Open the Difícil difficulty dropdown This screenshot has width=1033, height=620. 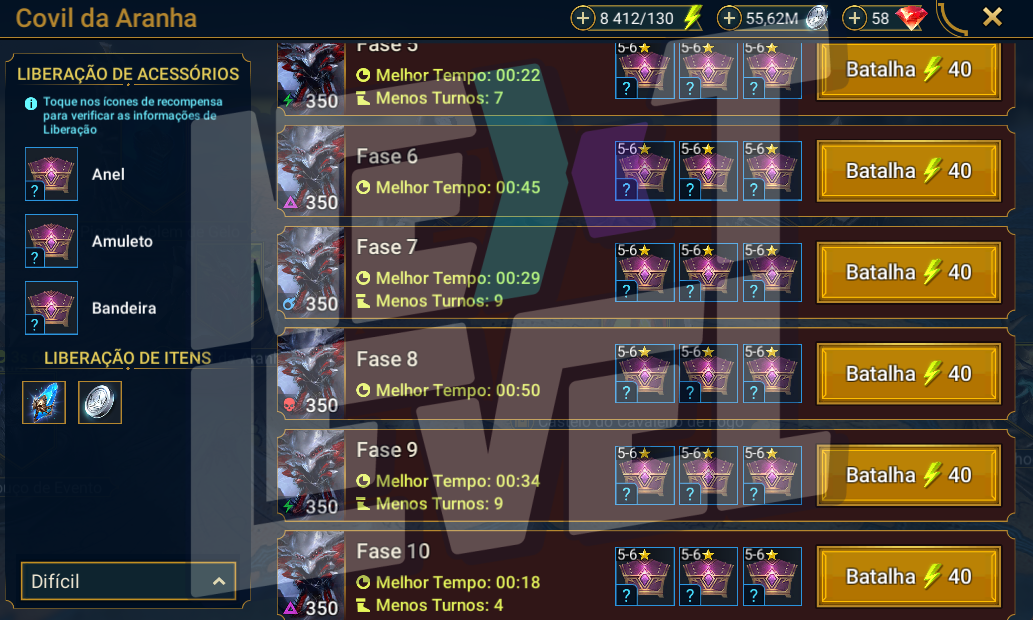pyautogui.click(x=128, y=581)
